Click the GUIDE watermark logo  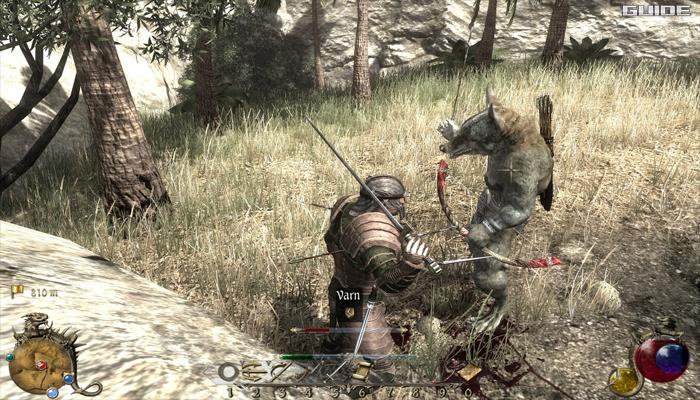pyautogui.click(x=656, y=10)
